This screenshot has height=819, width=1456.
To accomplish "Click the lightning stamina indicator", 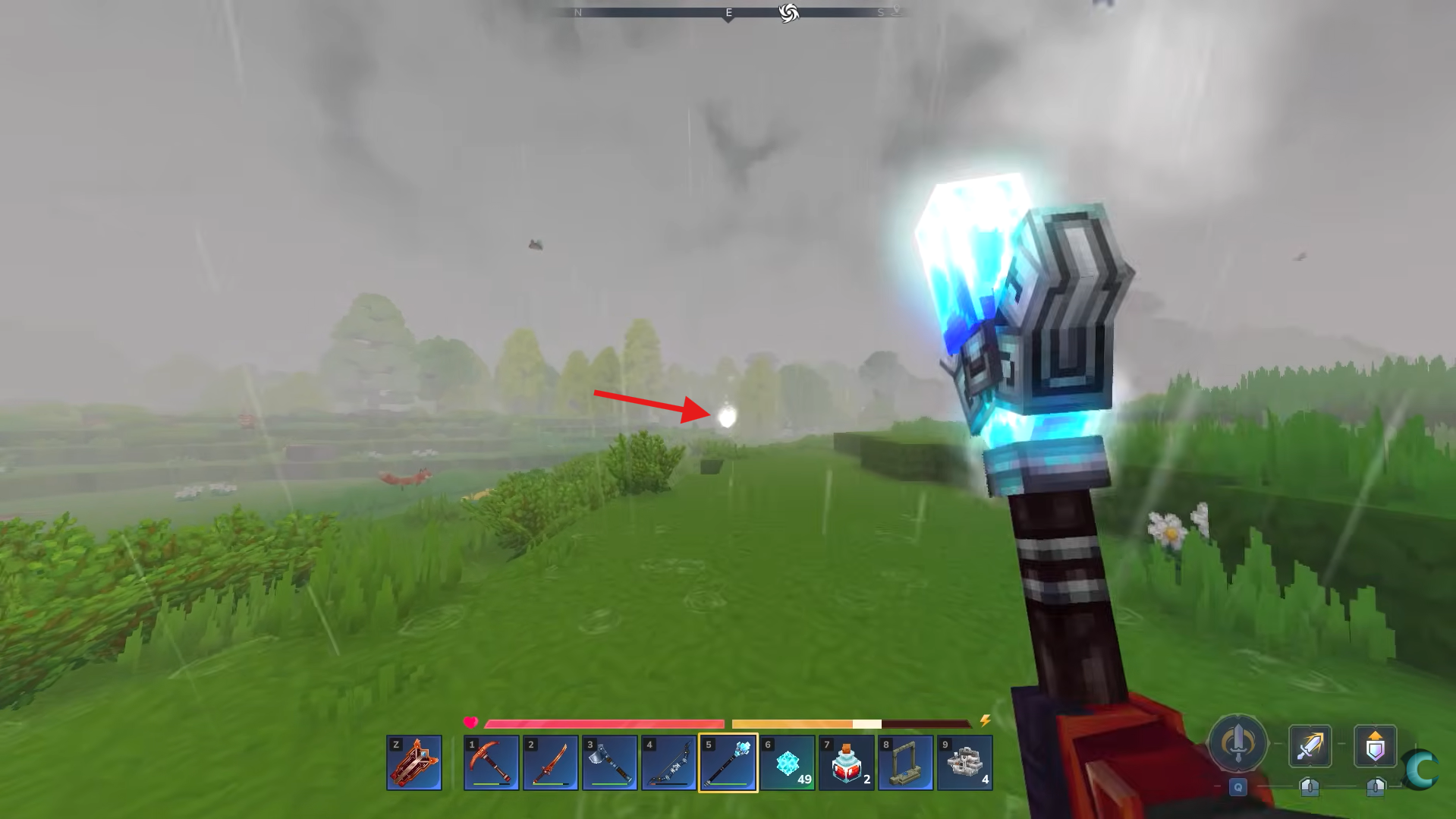I will click(x=985, y=722).
